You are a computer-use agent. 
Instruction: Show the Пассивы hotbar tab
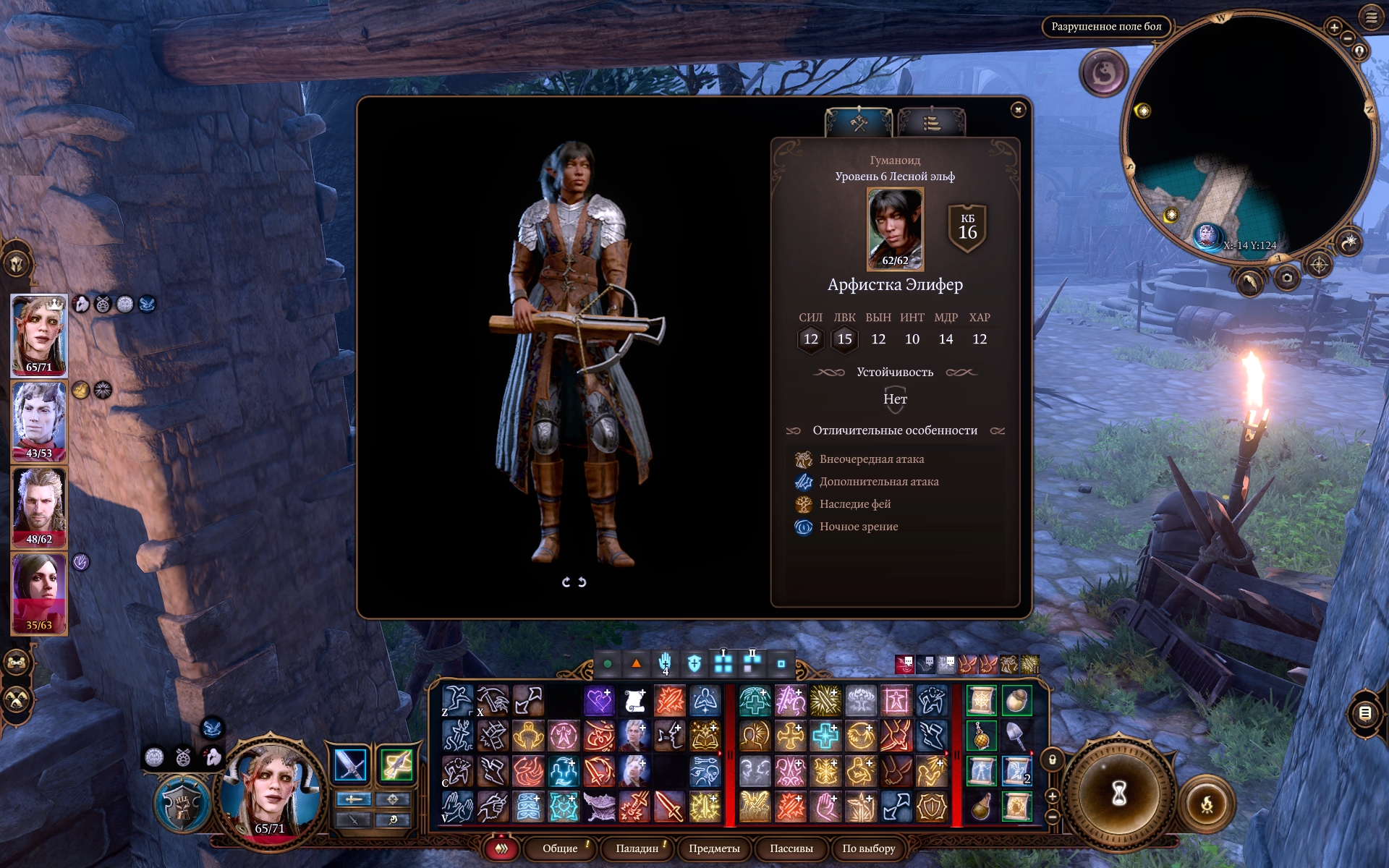(791, 848)
